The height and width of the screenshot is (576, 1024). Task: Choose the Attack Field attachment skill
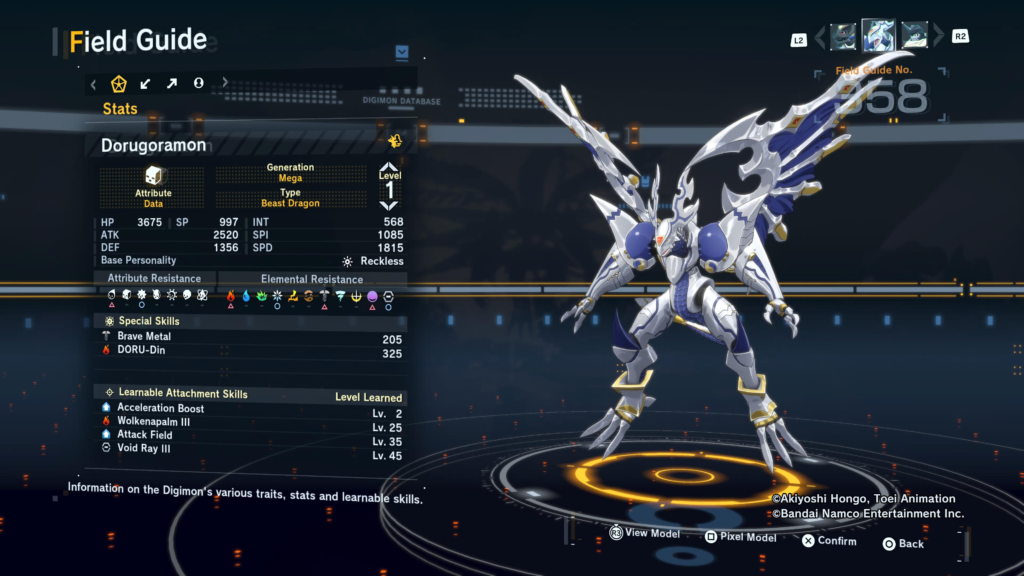tap(250, 435)
